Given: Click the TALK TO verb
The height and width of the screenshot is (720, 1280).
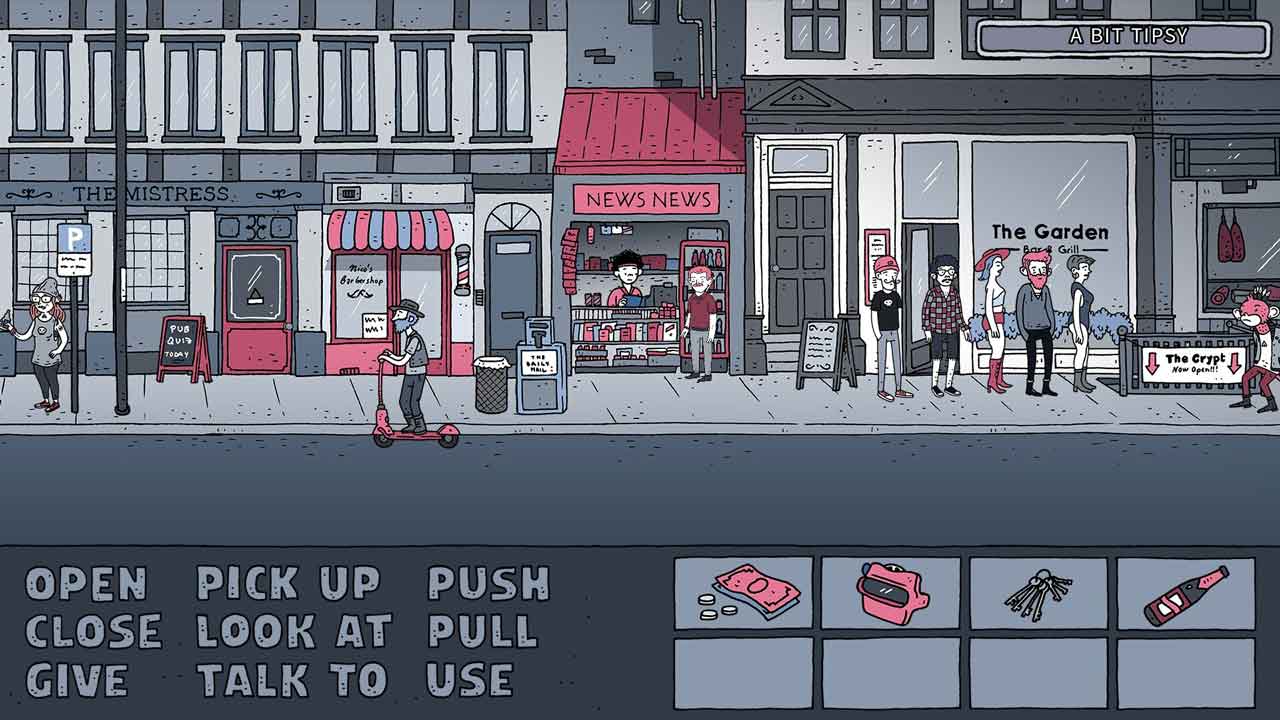Looking at the screenshot, I should click(x=291, y=680).
